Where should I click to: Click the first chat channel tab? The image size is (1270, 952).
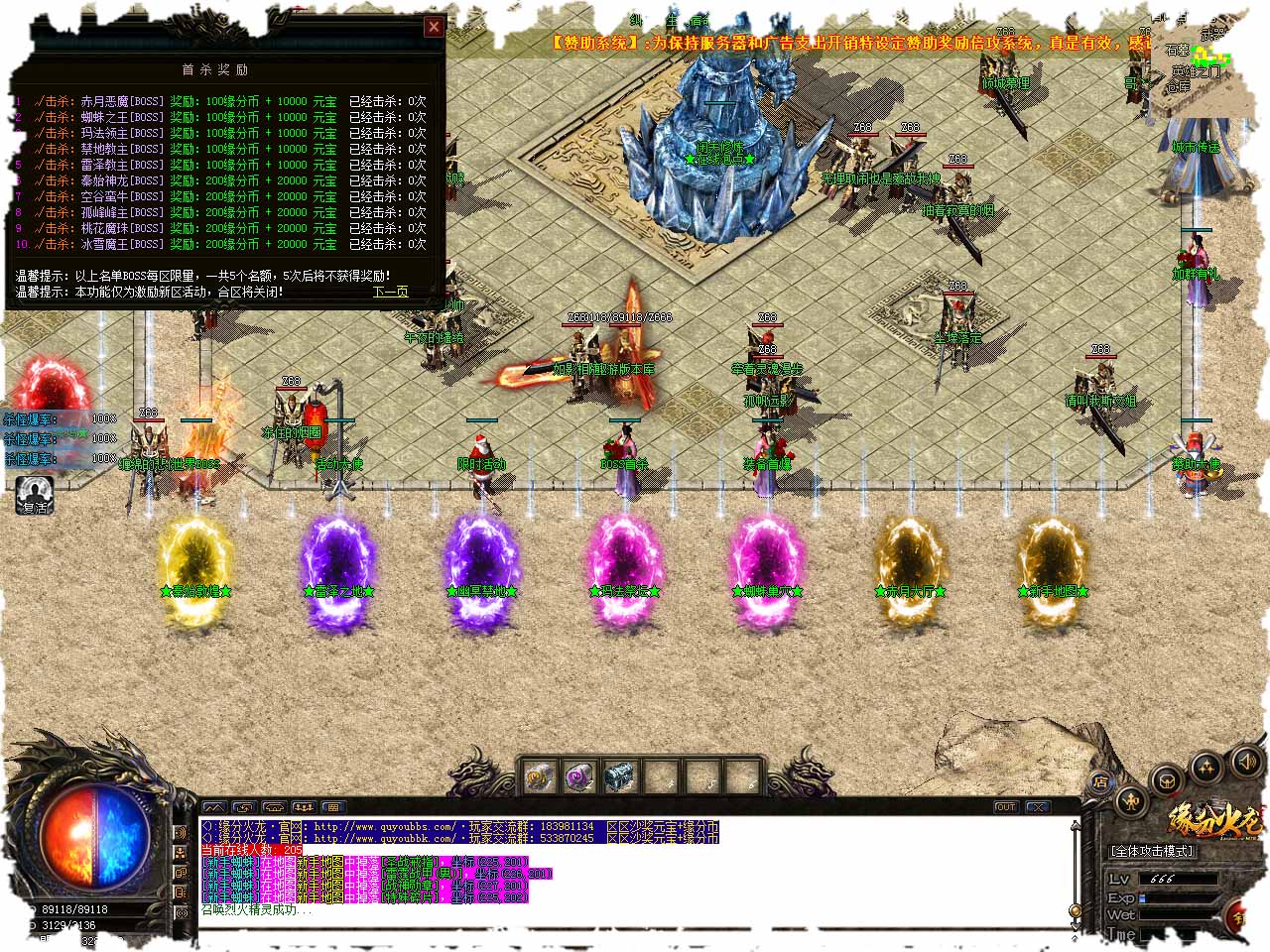coord(214,807)
